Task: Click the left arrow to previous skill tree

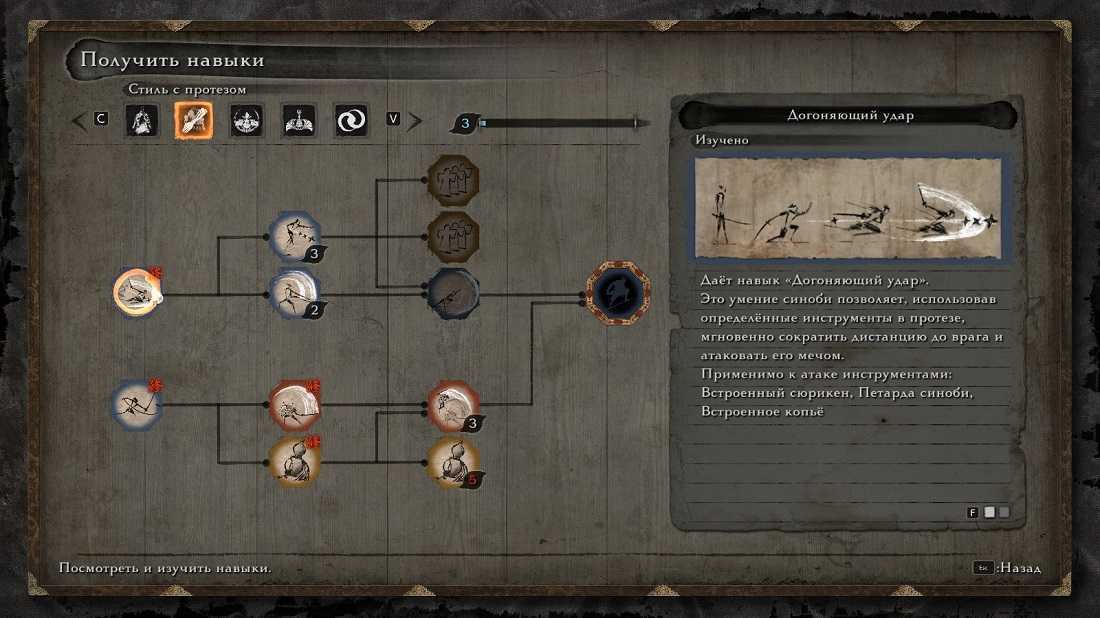Action: pos(79,121)
